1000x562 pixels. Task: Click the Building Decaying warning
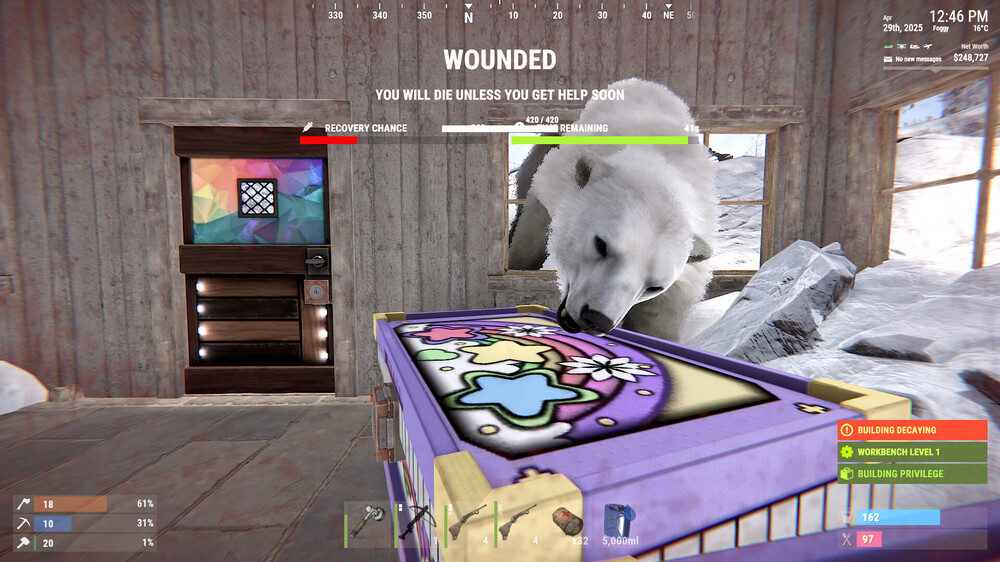click(x=912, y=430)
